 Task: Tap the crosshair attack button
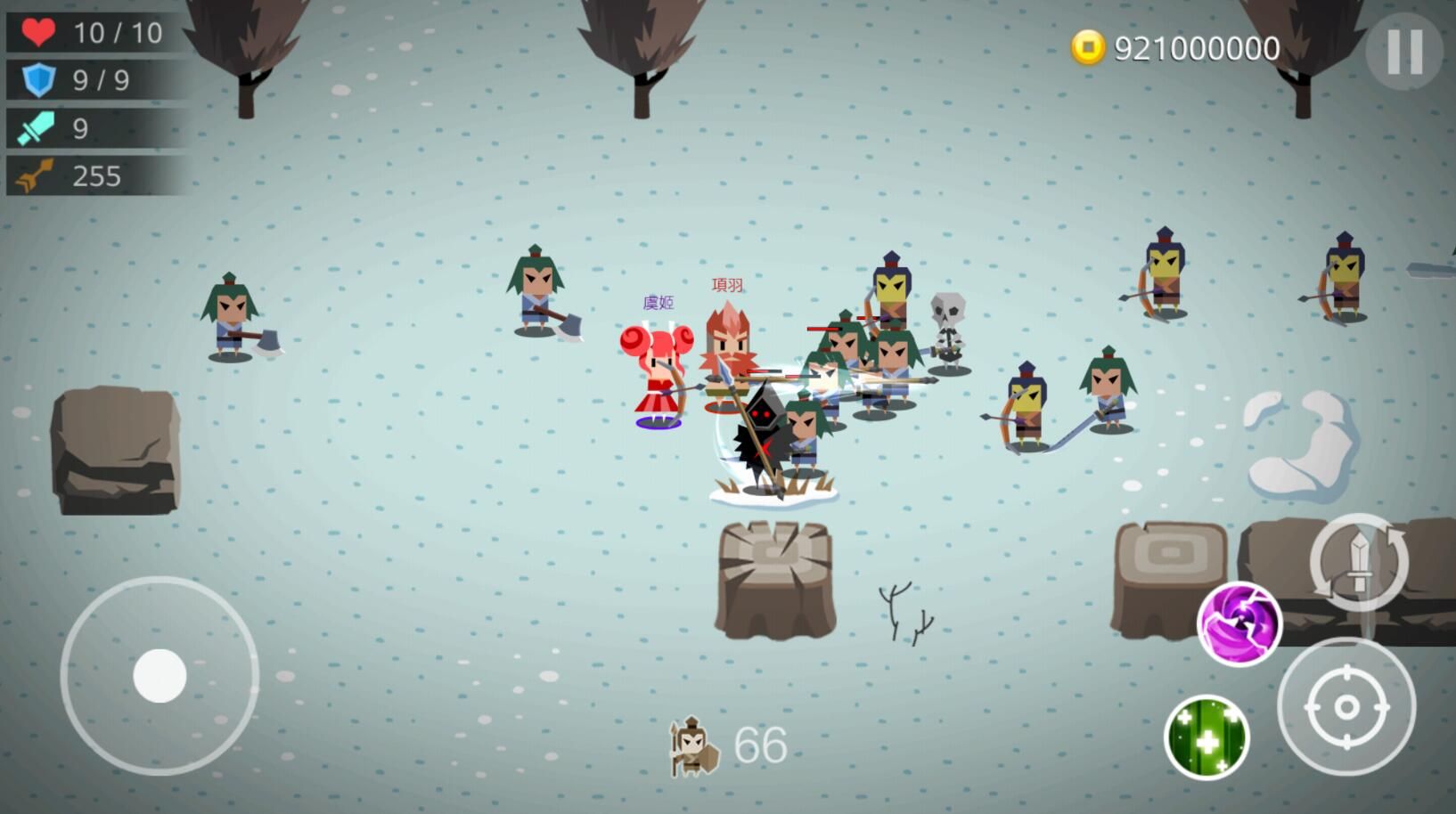click(1346, 707)
